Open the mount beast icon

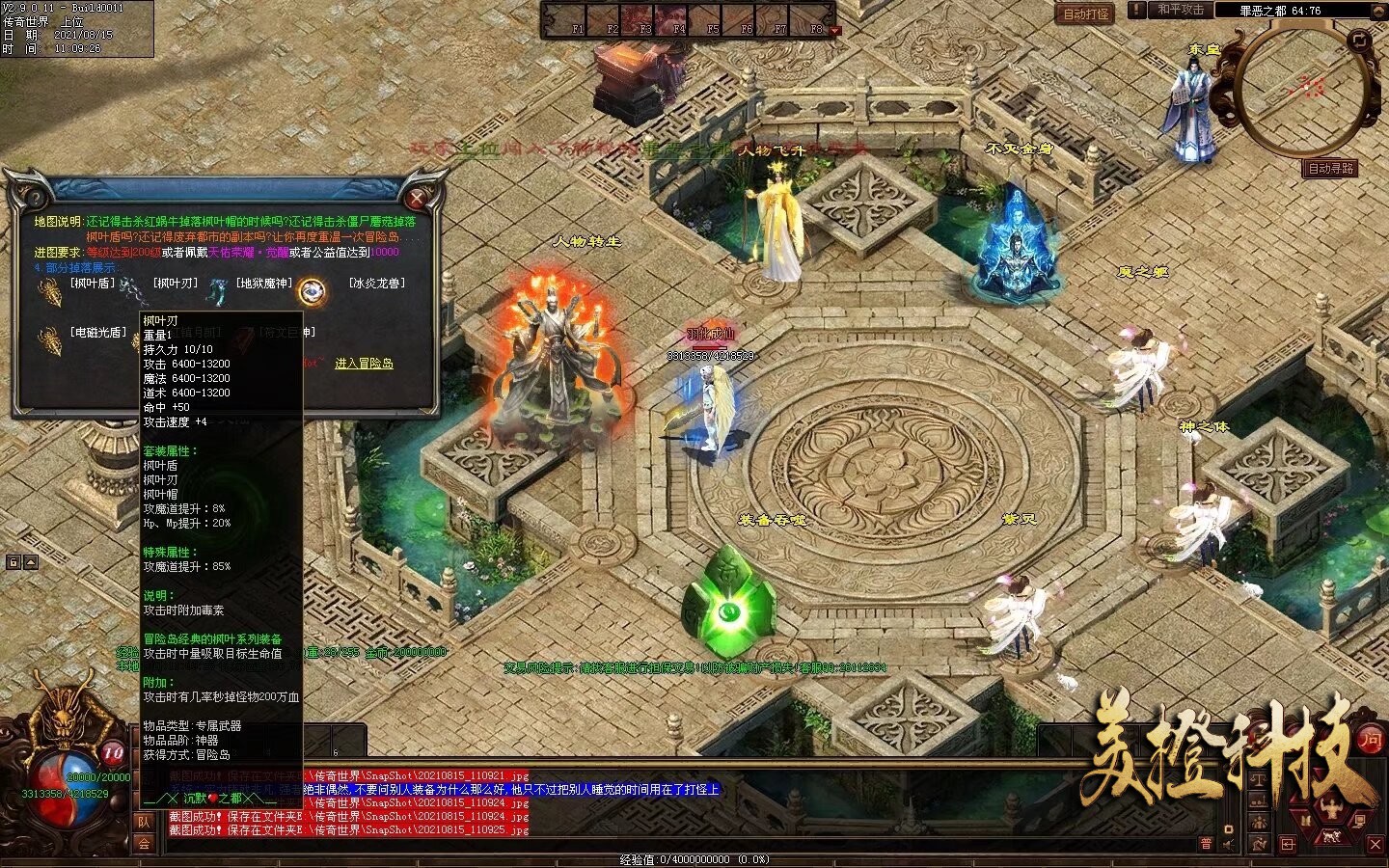[x=1330, y=835]
